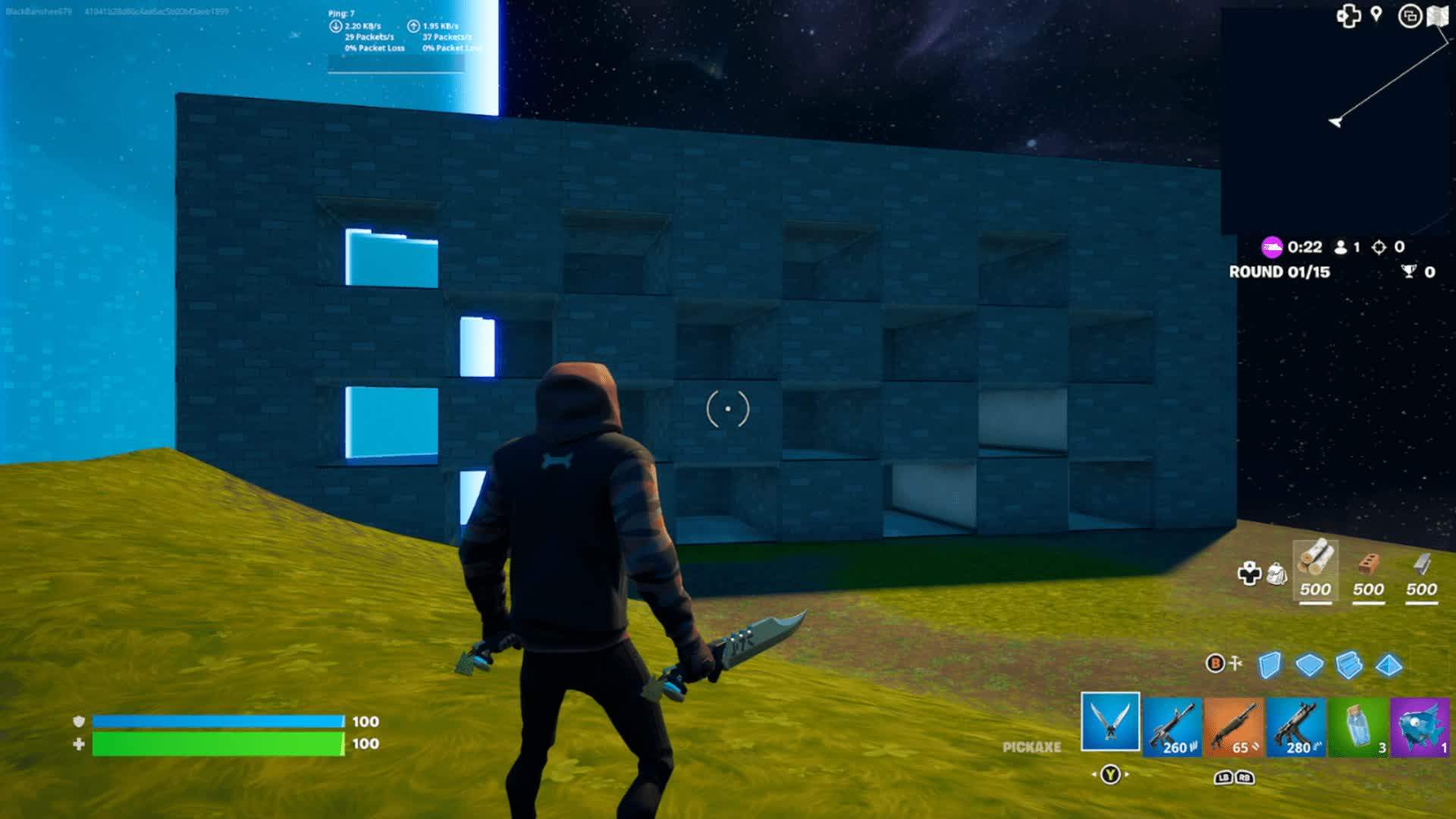This screenshot has height=819, width=1456.
Task: Open the map icon in the top-right corner
Action: pos(1439,15)
